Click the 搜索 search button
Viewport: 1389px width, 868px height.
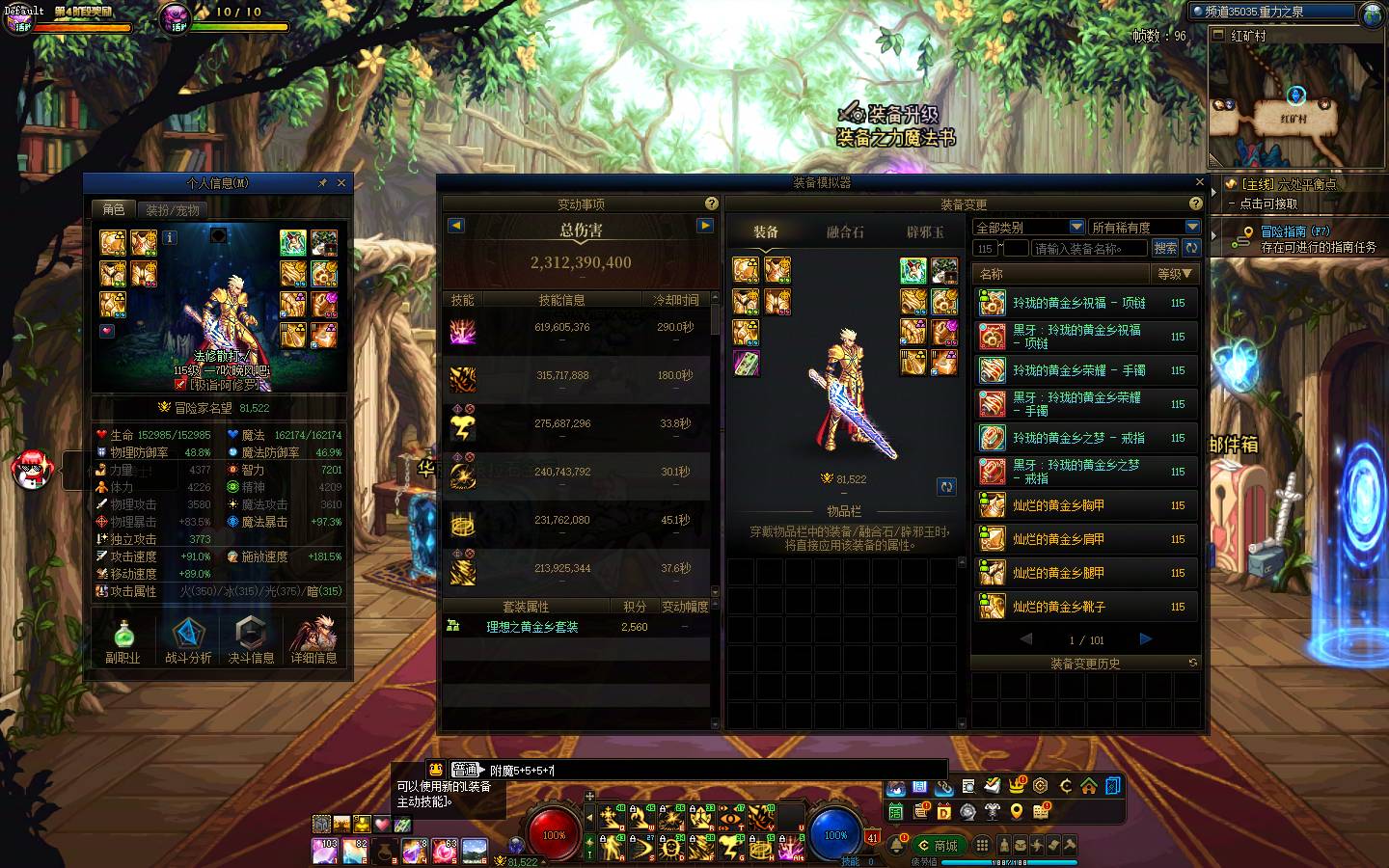[x=1164, y=248]
